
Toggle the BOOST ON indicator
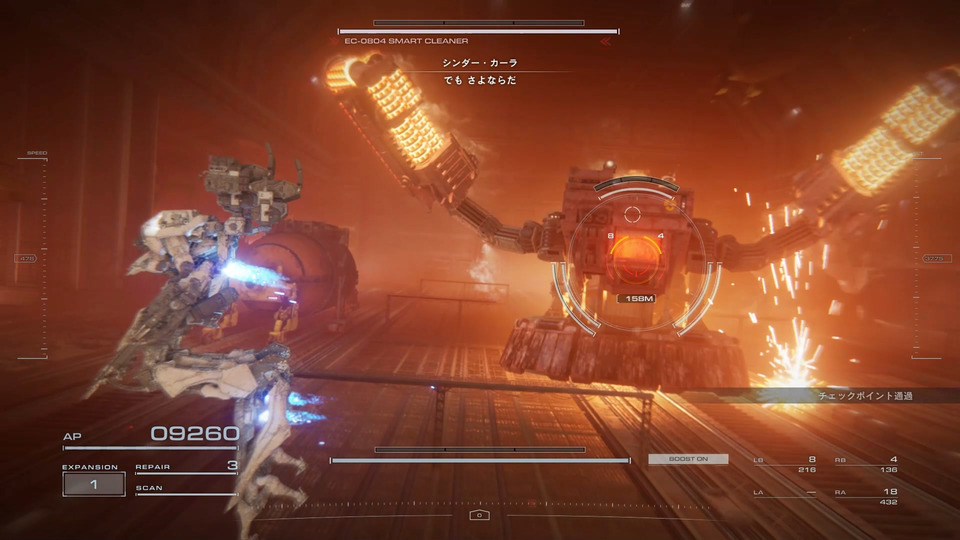click(x=688, y=459)
